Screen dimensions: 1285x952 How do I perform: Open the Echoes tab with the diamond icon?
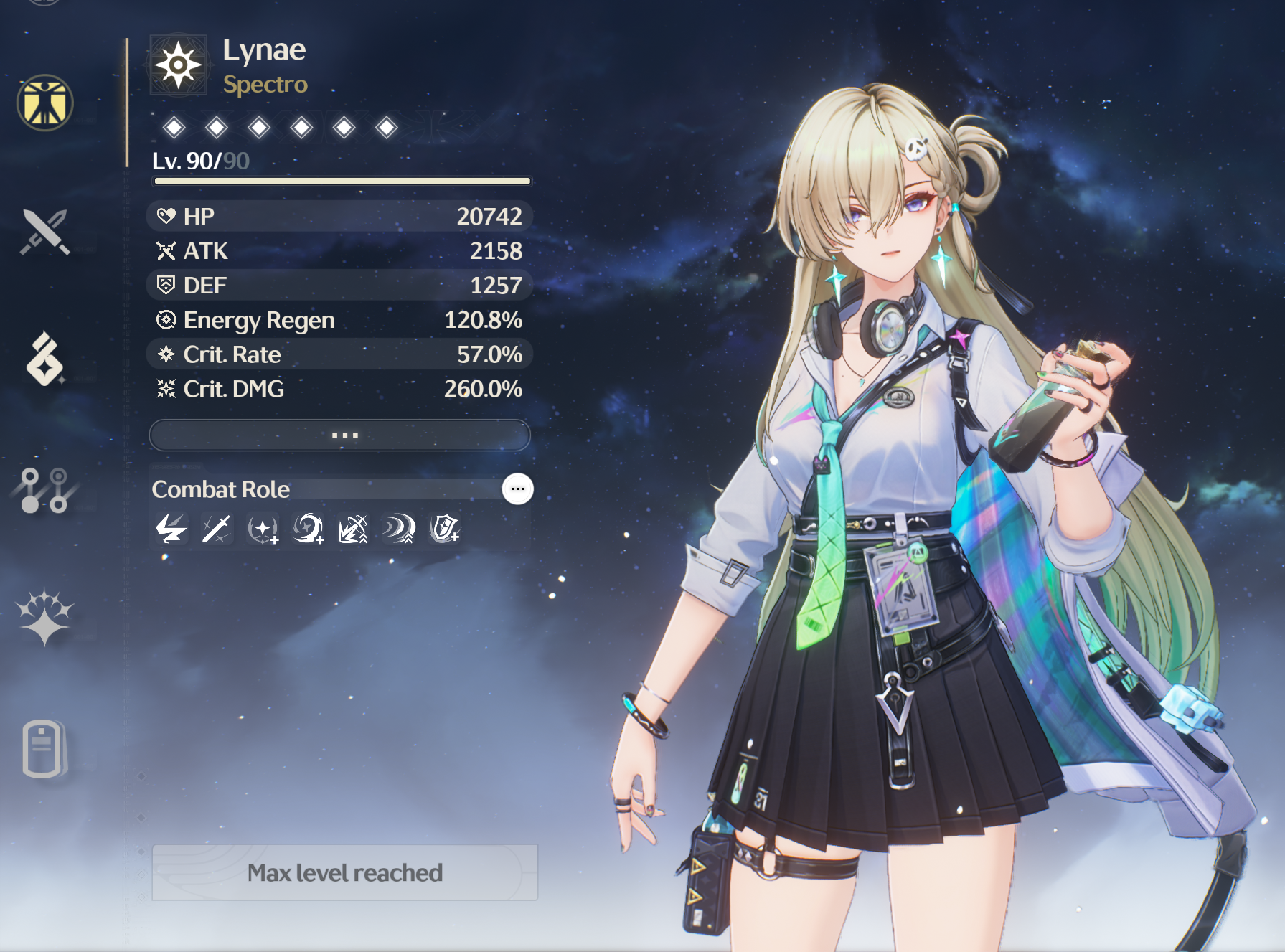(x=45, y=359)
